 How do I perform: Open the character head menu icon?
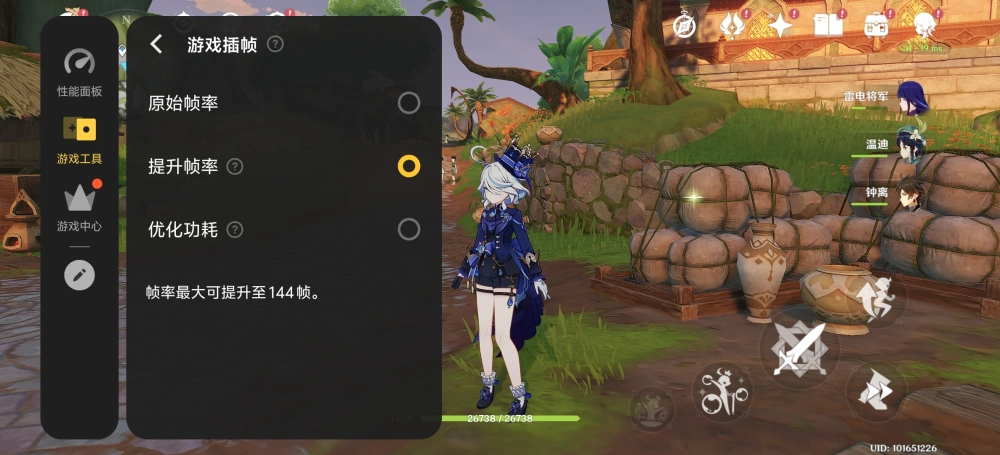(925, 24)
